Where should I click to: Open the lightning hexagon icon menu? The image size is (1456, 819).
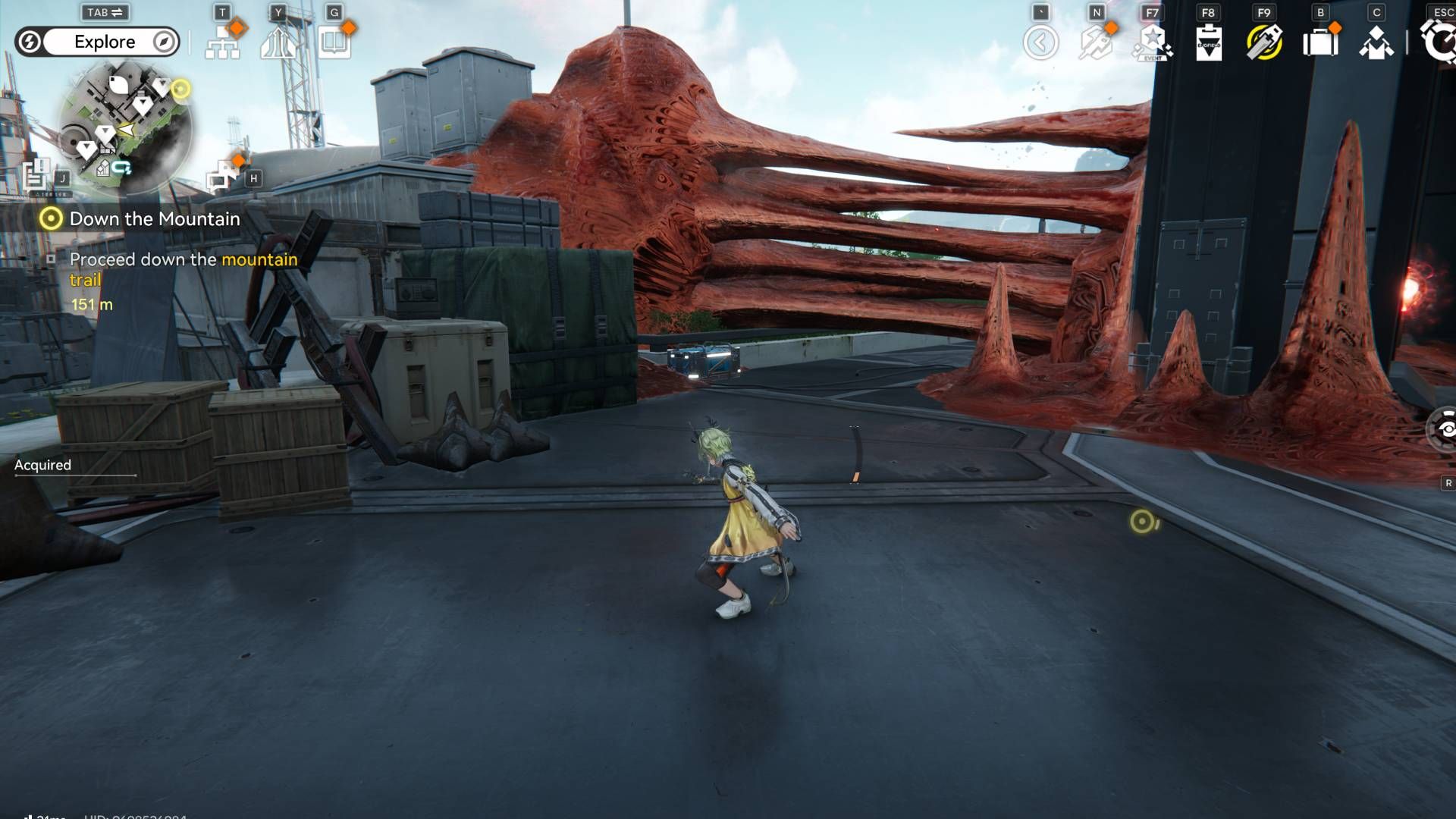point(1096,42)
